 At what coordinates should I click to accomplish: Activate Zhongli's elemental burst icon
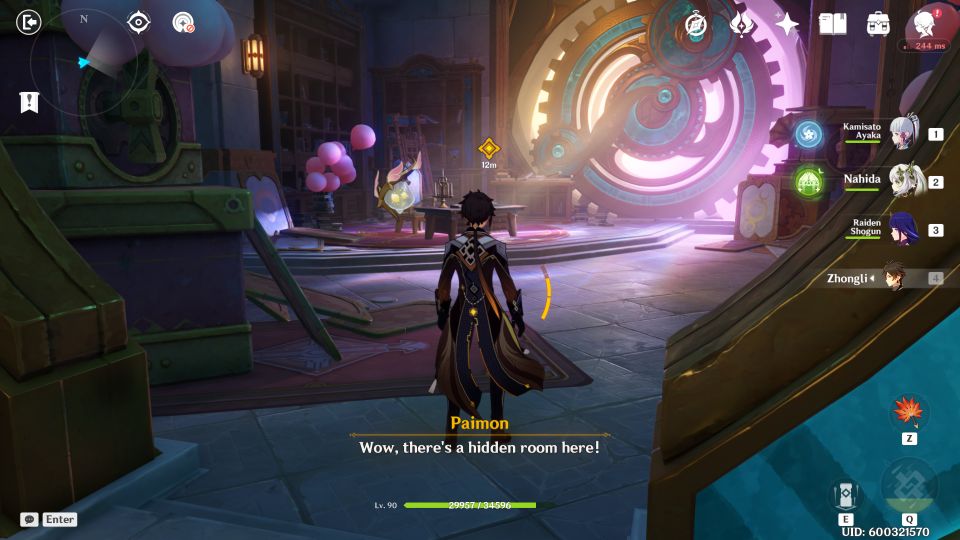tap(909, 488)
